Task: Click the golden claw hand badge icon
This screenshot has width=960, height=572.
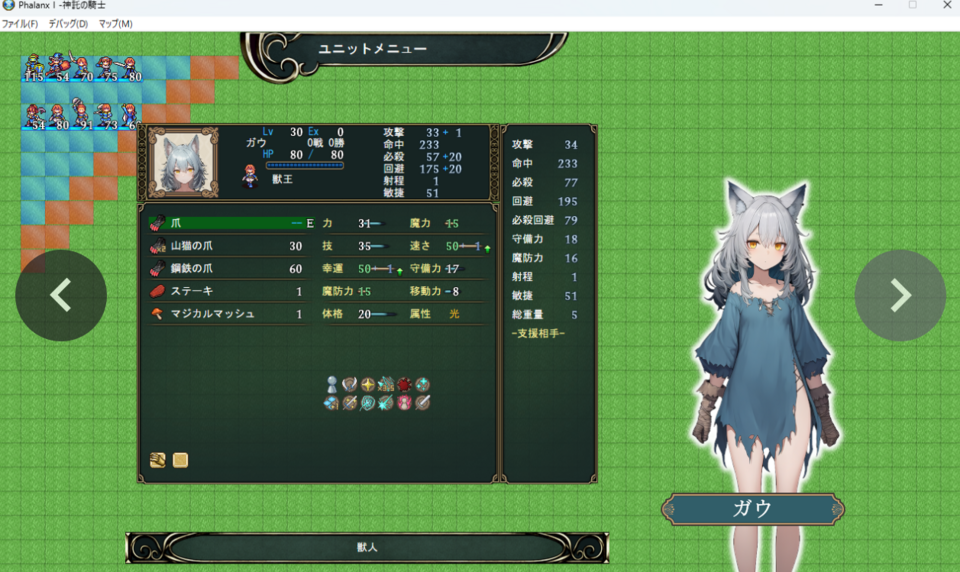Action: [158, 460]
